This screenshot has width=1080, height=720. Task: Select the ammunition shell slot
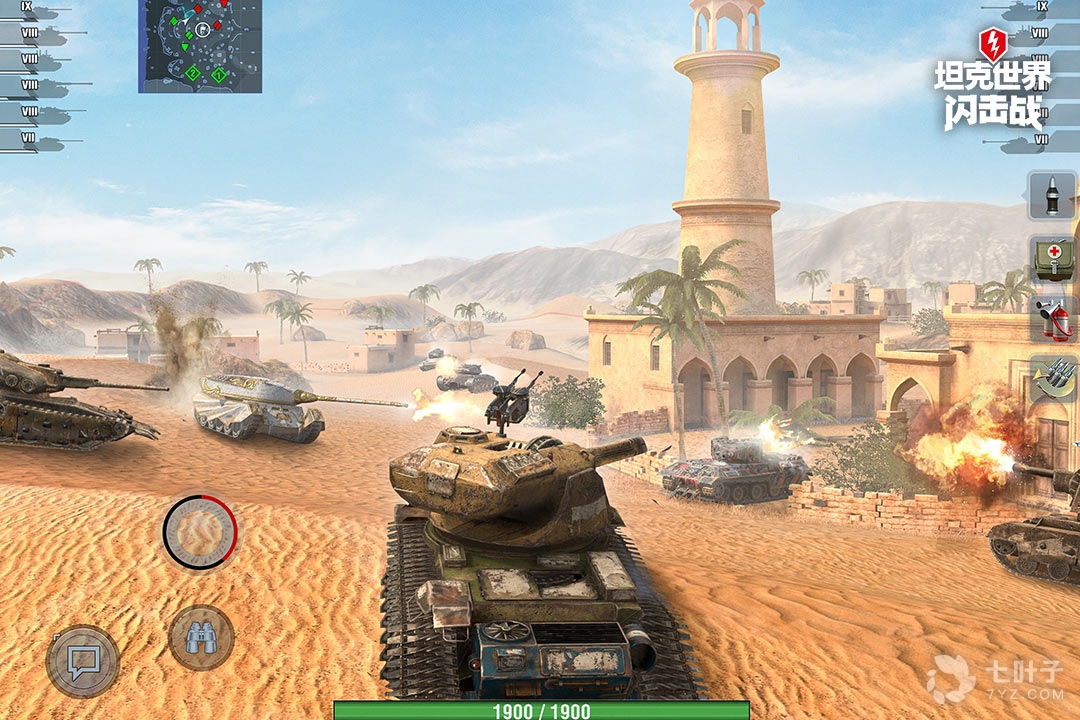1052,196
